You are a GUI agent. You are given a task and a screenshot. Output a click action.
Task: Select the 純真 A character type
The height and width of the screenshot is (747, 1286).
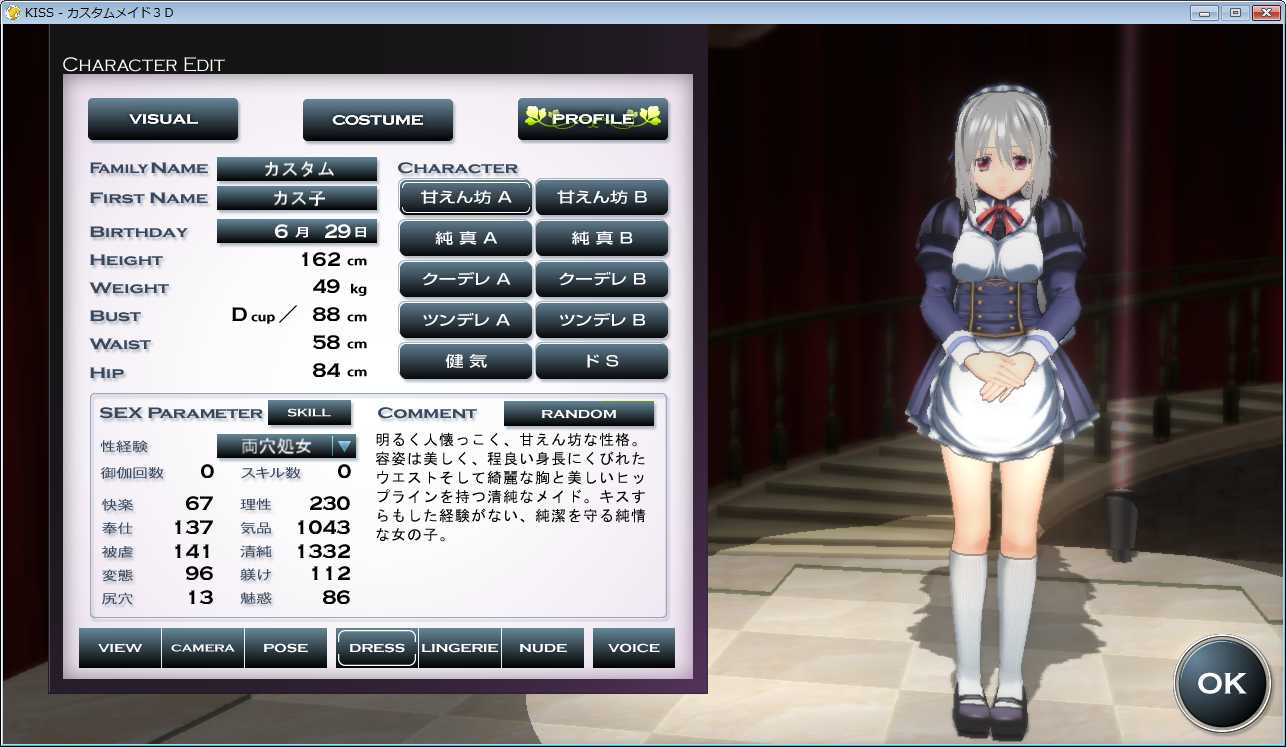tap(465, 239)
